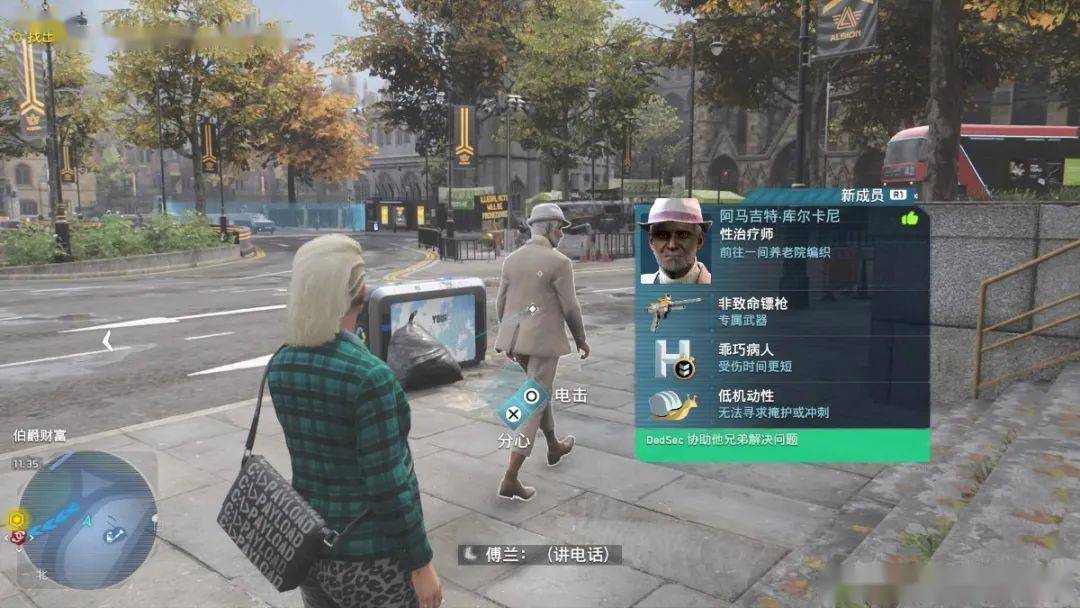Screen dimensions: 1080x608
Task: Click the green thumbs-up icon
Action: pyautogui.click(x=909, y=217)
